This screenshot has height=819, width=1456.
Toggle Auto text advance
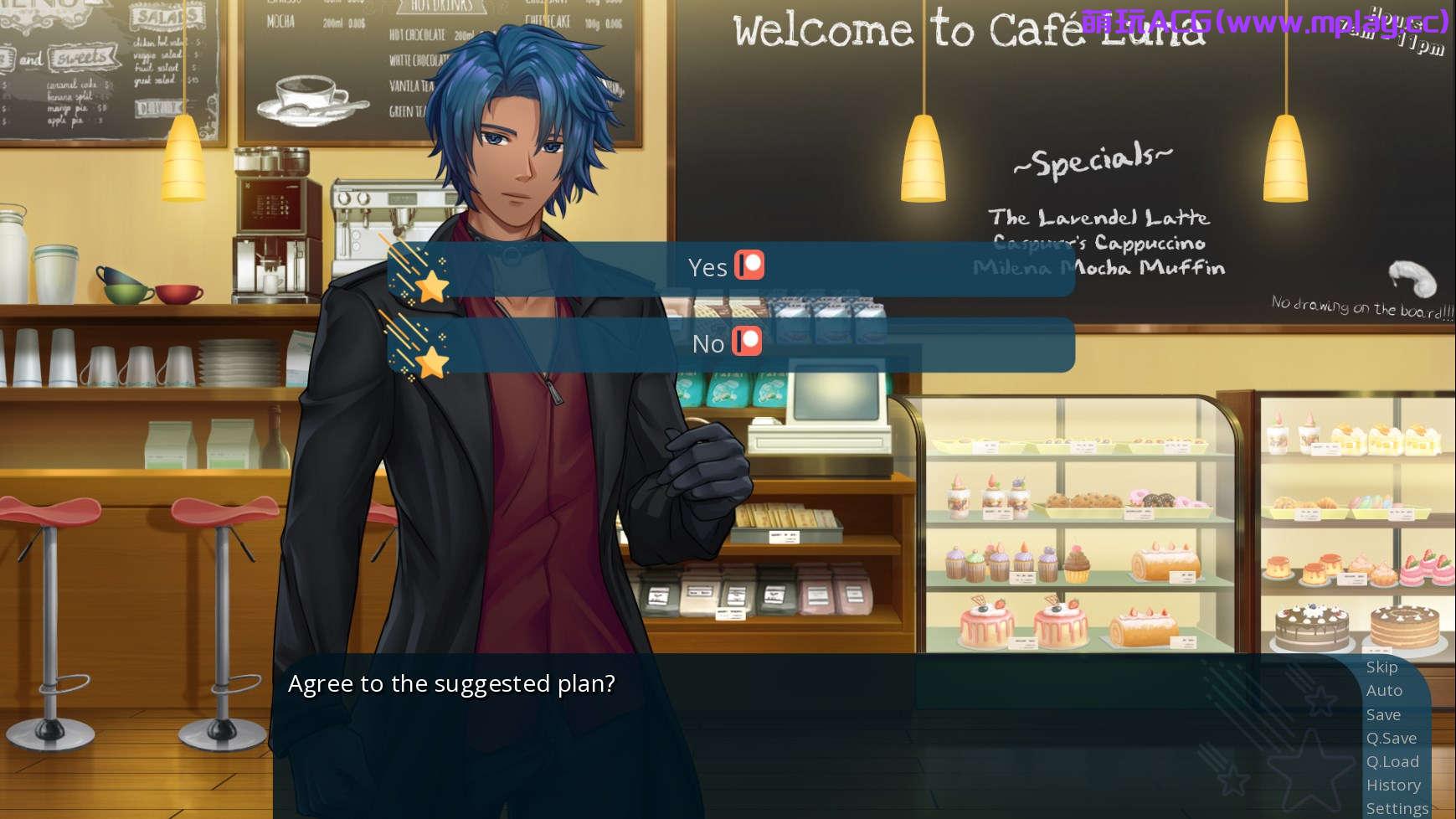point(1384,691)
